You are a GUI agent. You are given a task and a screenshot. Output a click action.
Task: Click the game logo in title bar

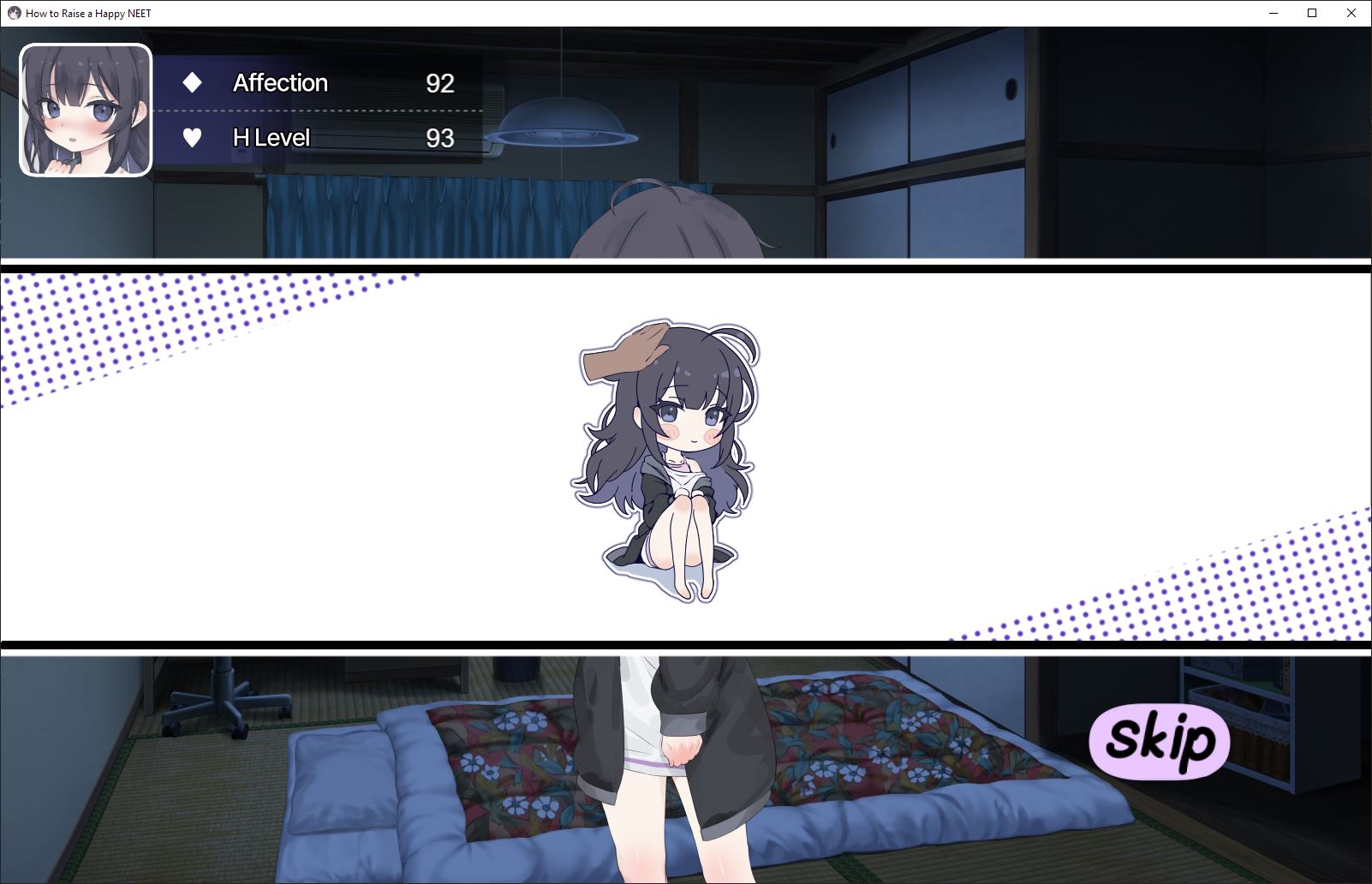pos(12,13)
